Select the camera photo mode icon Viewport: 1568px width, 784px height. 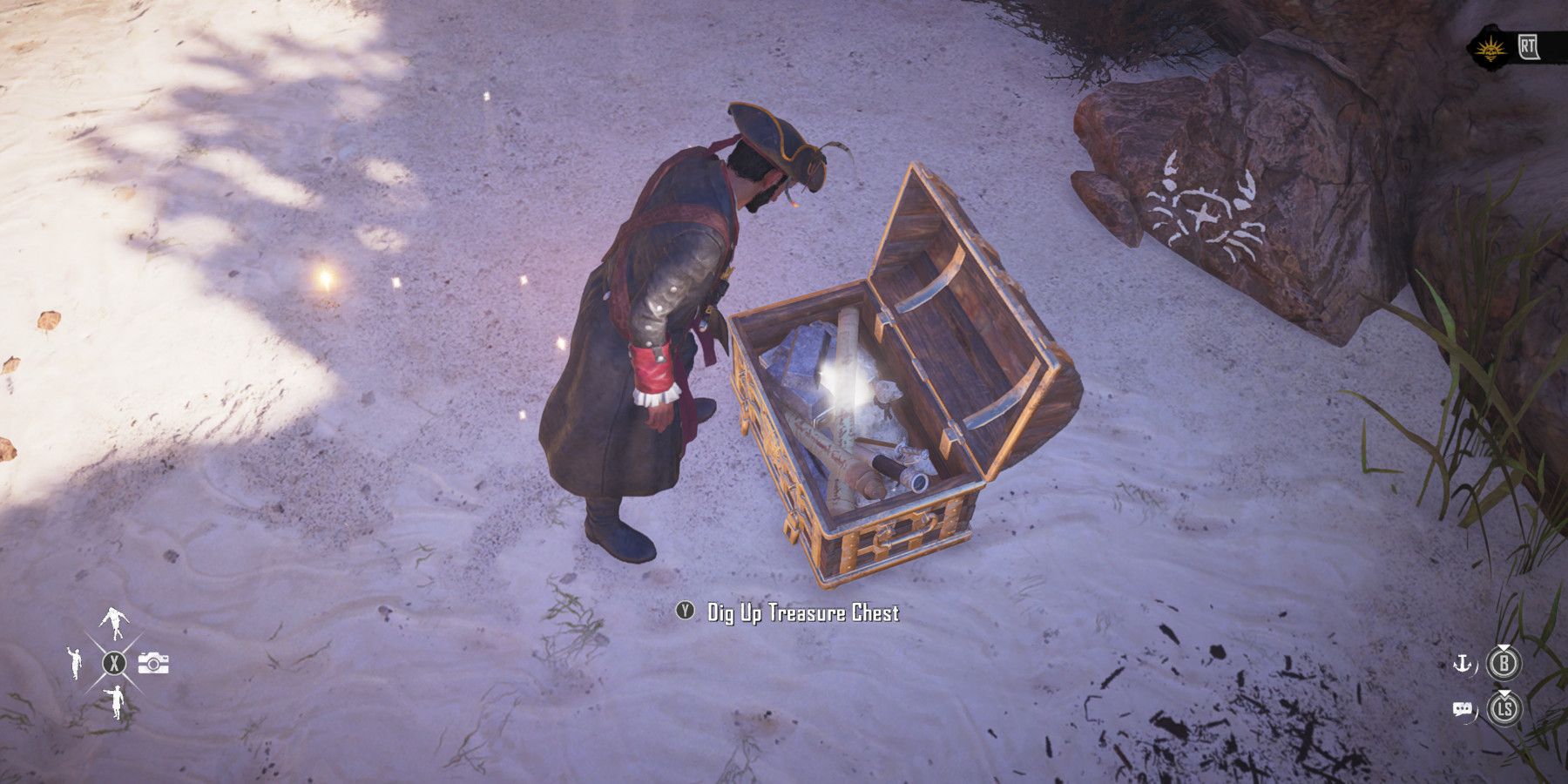pyautogui.click(x=153, y=662)
